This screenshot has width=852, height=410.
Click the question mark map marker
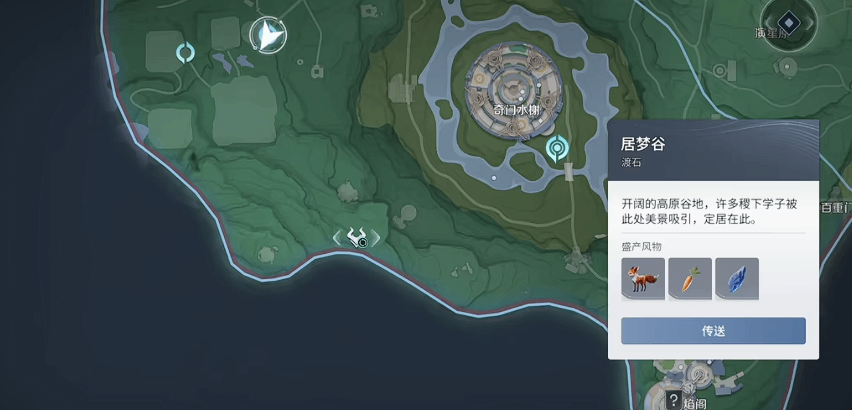[x=674, y=401]
